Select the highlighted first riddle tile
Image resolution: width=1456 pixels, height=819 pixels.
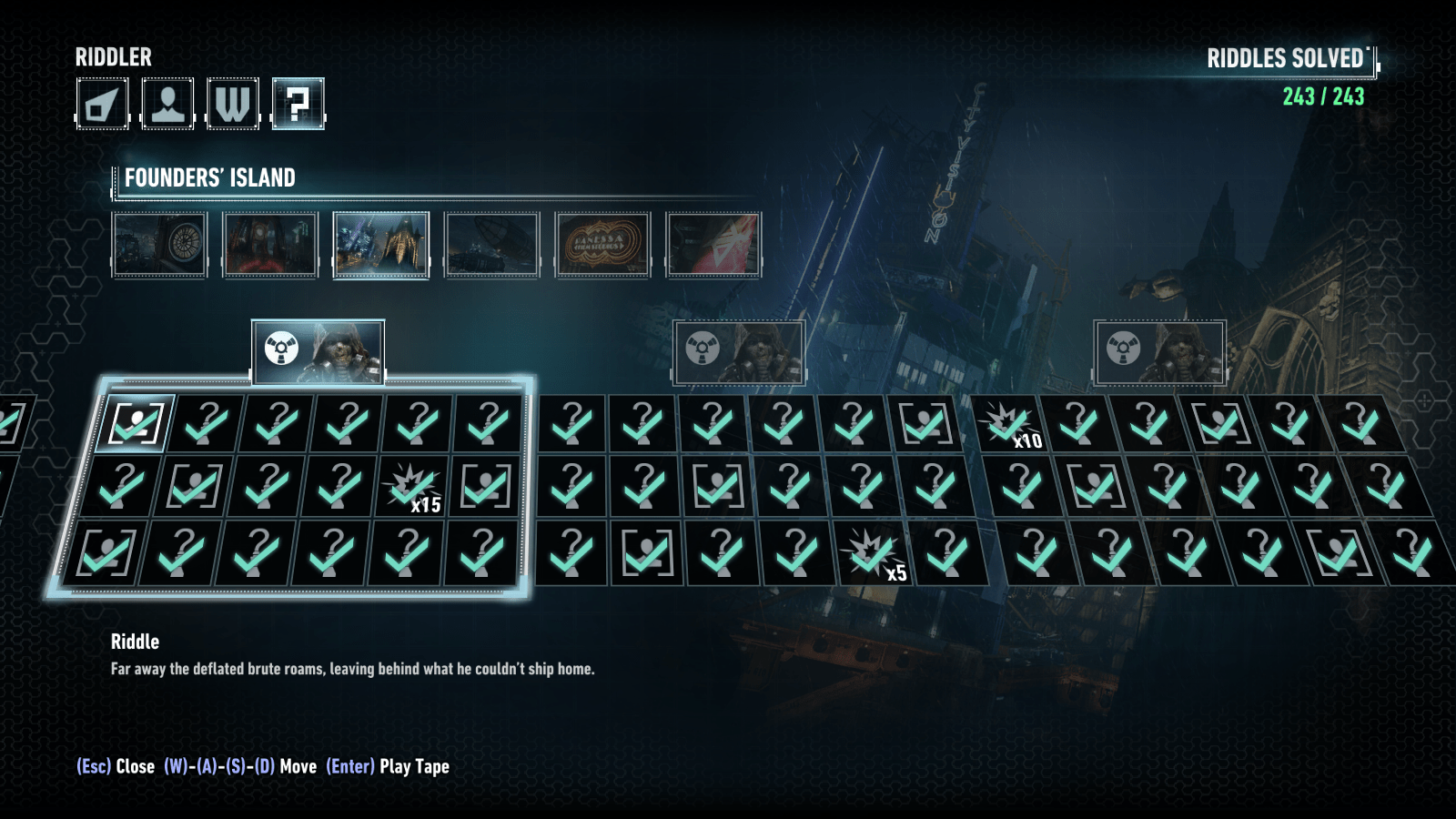click(136, 424)
